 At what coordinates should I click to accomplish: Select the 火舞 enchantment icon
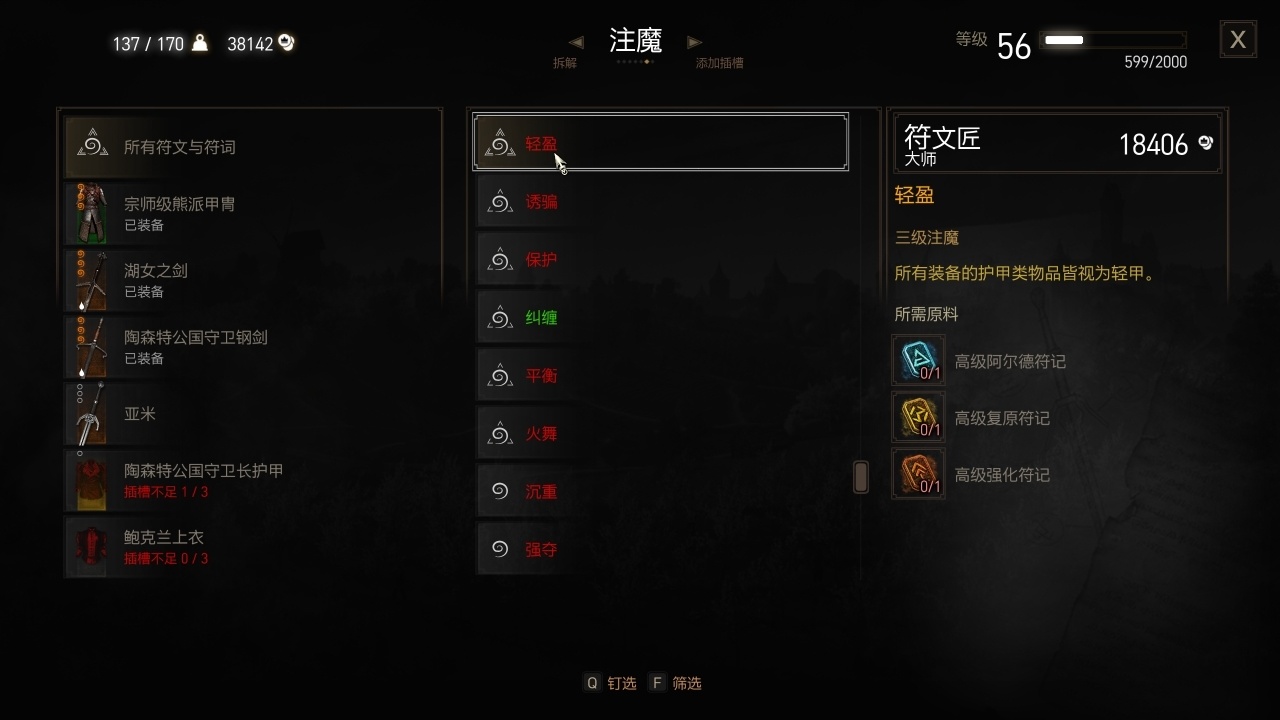500,432
